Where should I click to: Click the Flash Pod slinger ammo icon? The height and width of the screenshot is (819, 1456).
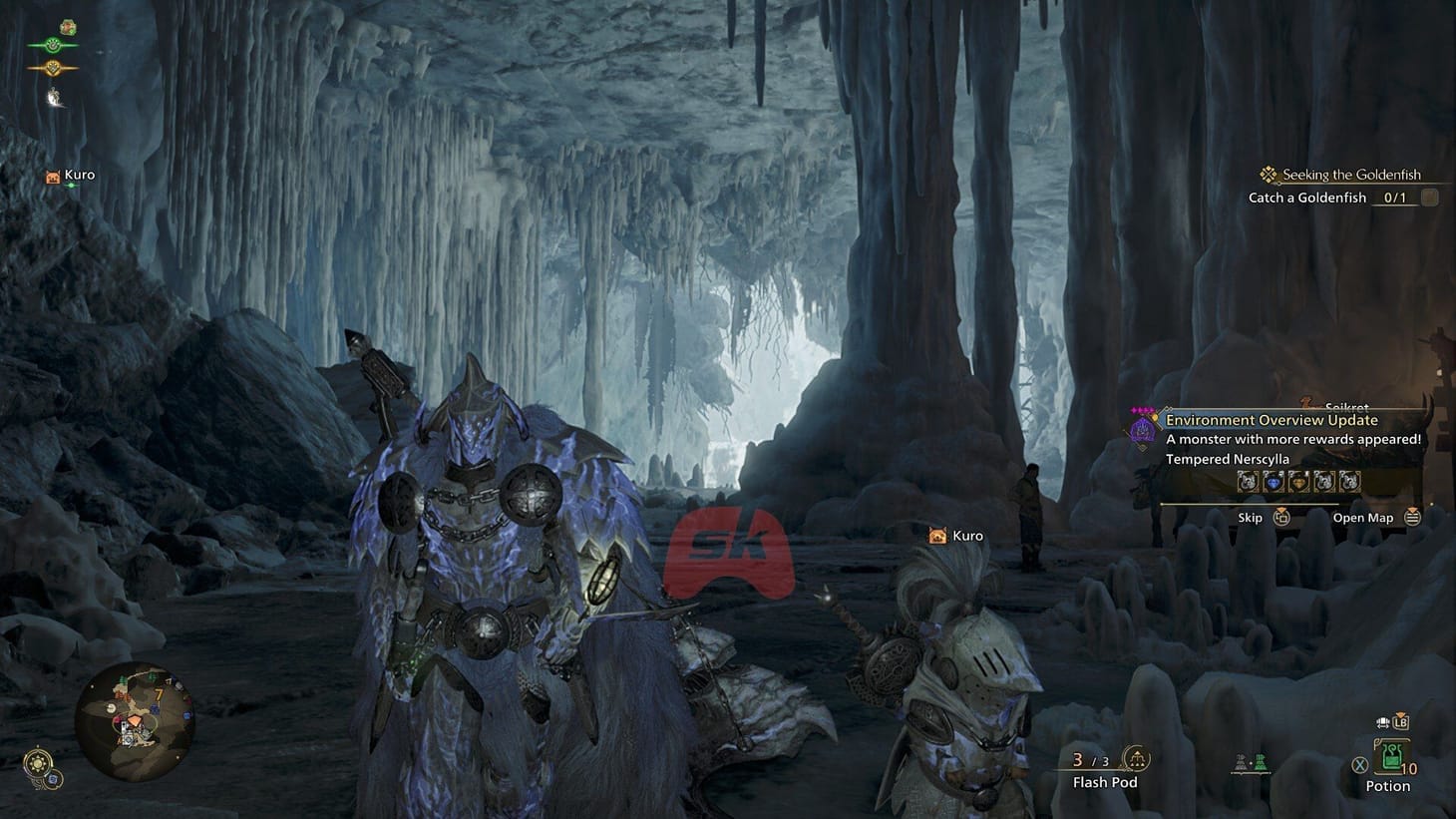(1134, 758)
